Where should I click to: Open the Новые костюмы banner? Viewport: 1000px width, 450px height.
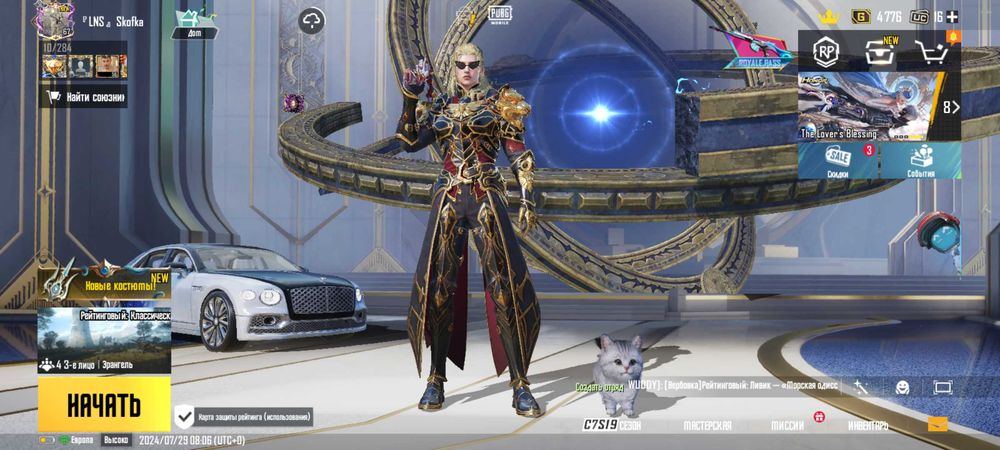coord(104,283)
